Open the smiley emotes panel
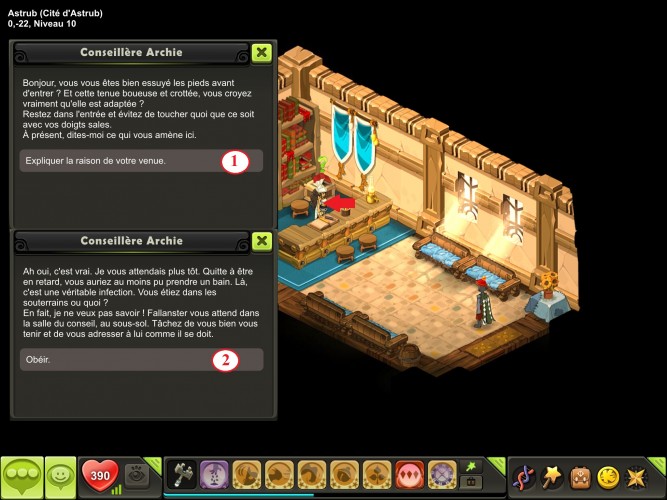The image size is (667, 500). point(60,476)
